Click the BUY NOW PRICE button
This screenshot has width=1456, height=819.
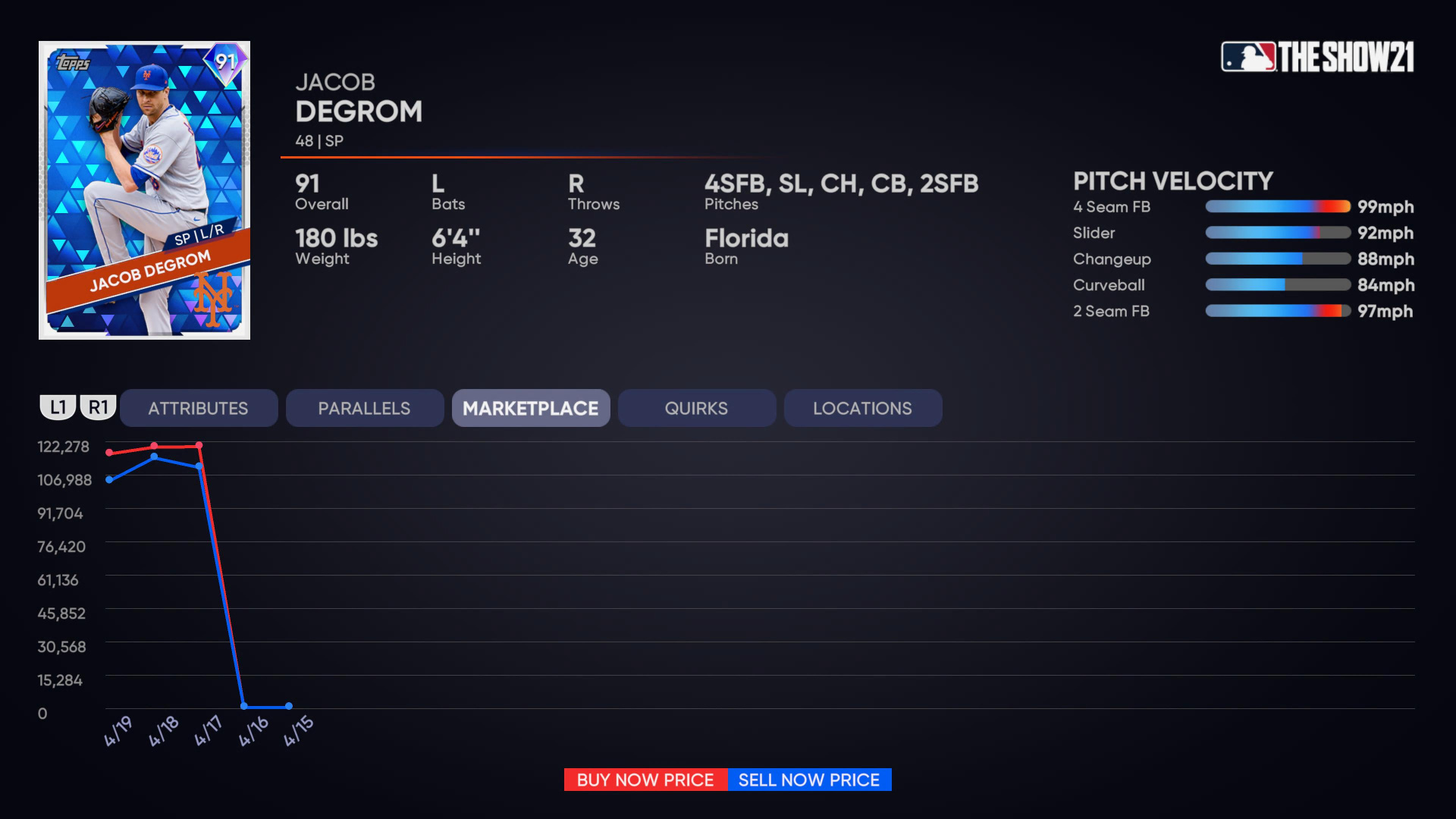(645, 780)
